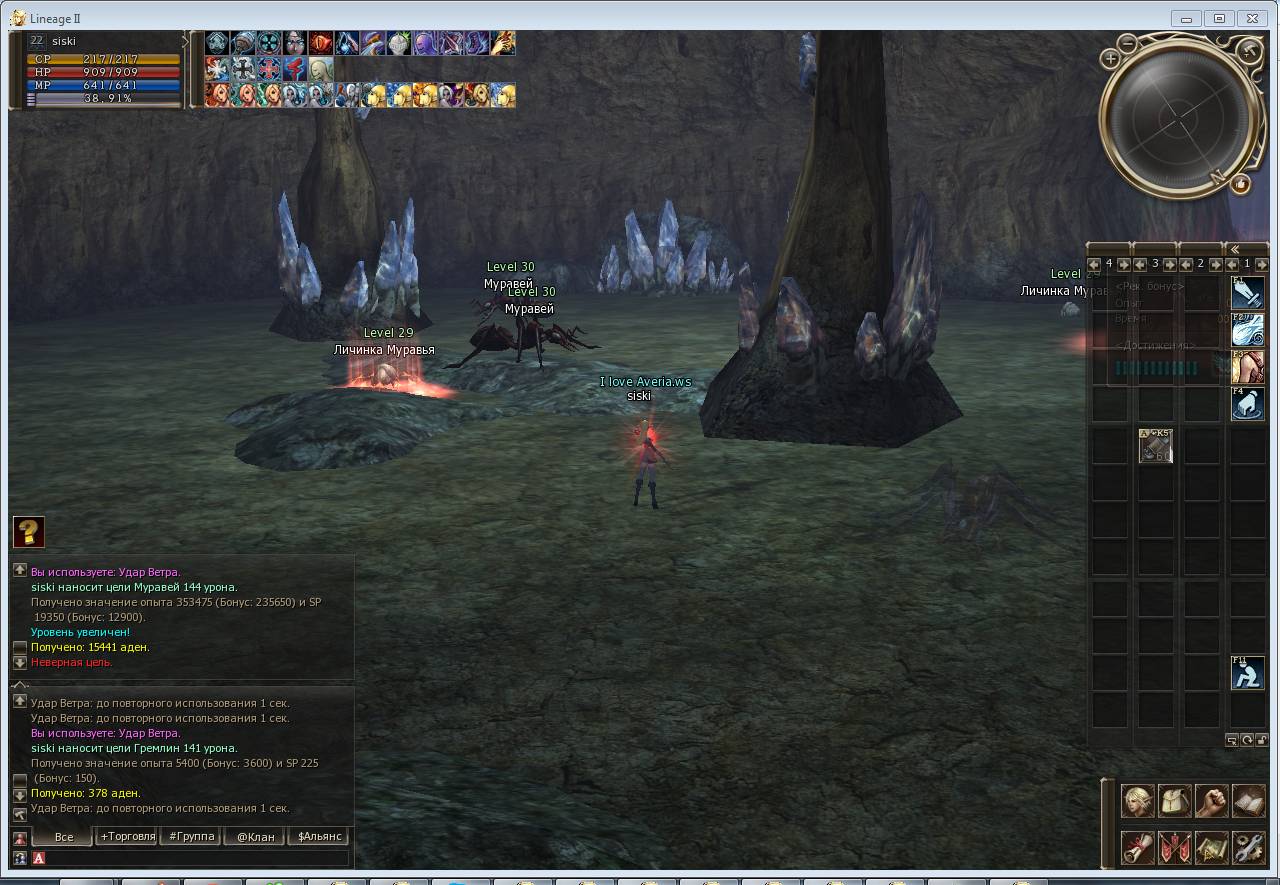Switch to the #Группа chat tab

click(192, 837)
